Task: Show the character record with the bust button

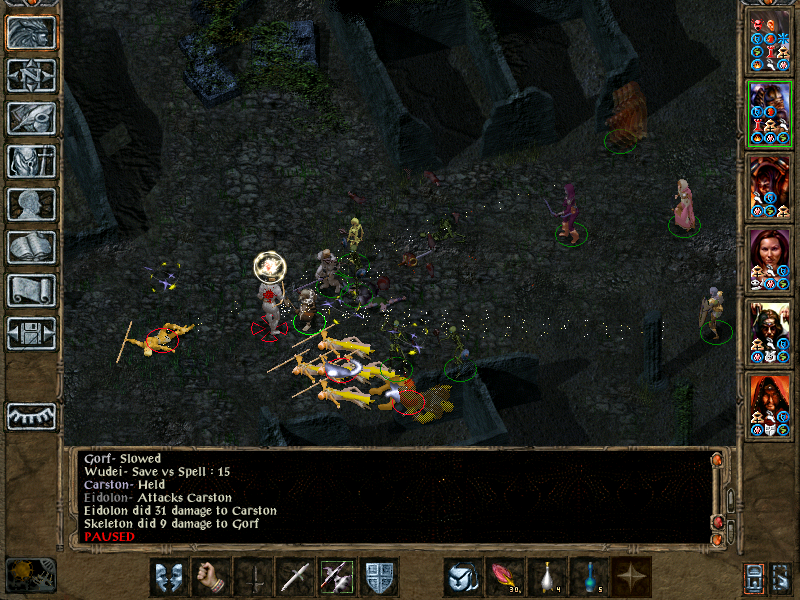Action: [31, 204]
